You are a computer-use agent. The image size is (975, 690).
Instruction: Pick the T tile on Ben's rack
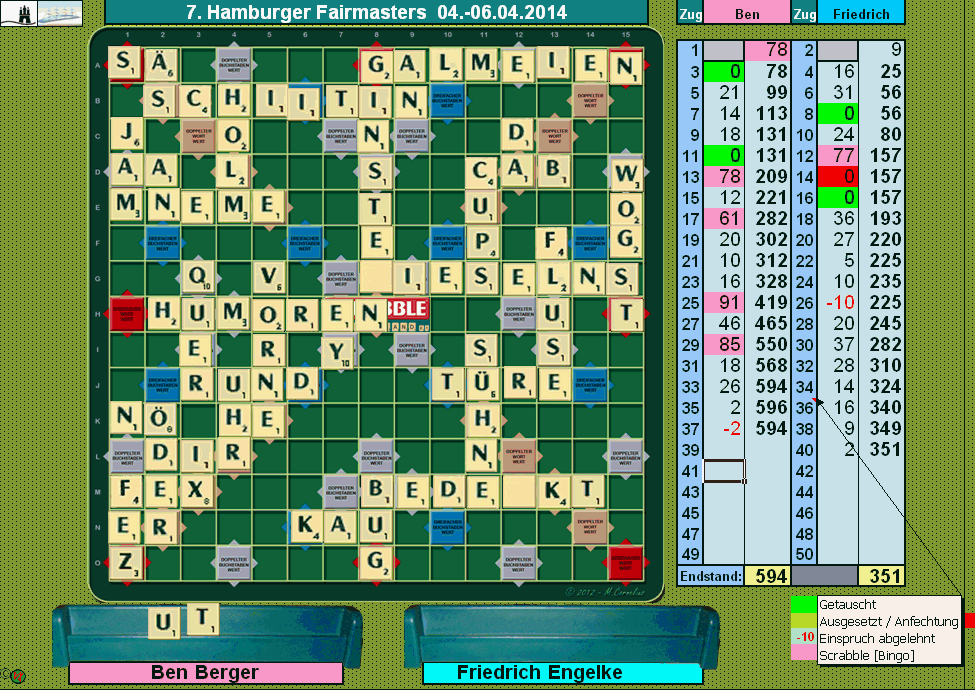(x=203, y=619)
